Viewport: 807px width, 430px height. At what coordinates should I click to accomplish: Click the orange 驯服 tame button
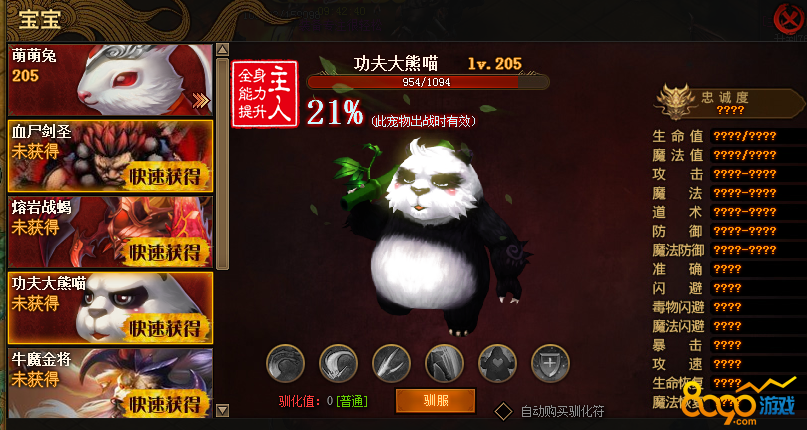pos(435,401)
